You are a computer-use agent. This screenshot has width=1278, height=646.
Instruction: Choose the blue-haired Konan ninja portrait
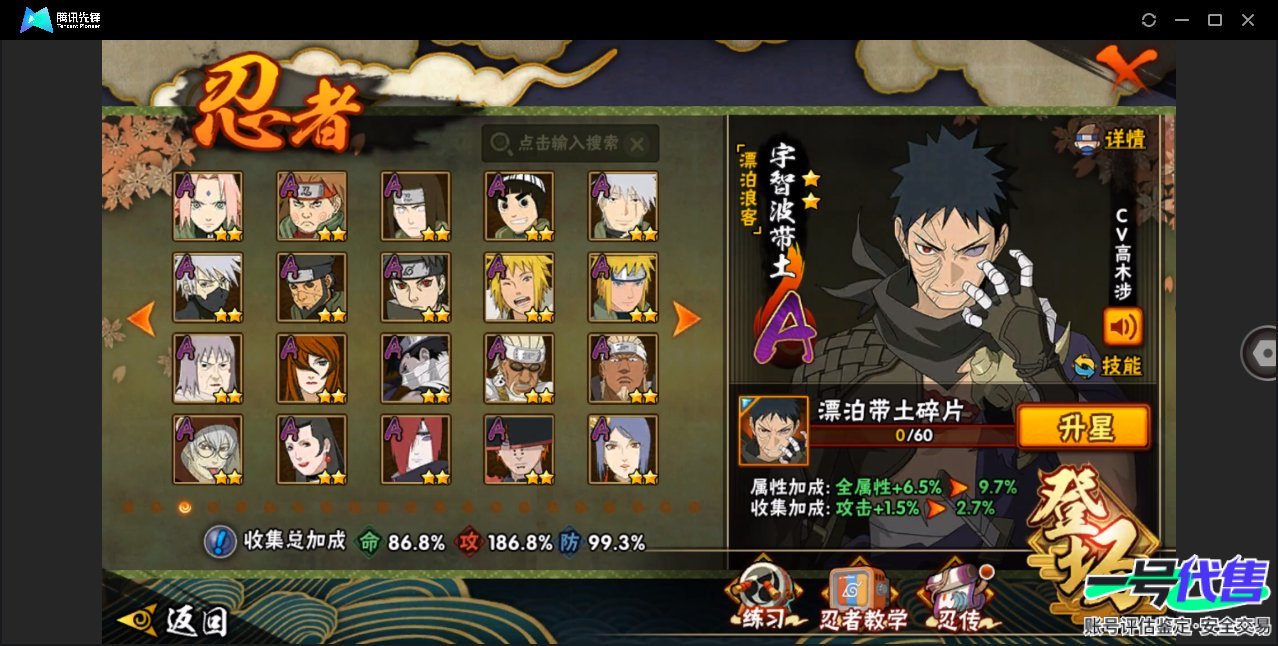coord(623,450)
